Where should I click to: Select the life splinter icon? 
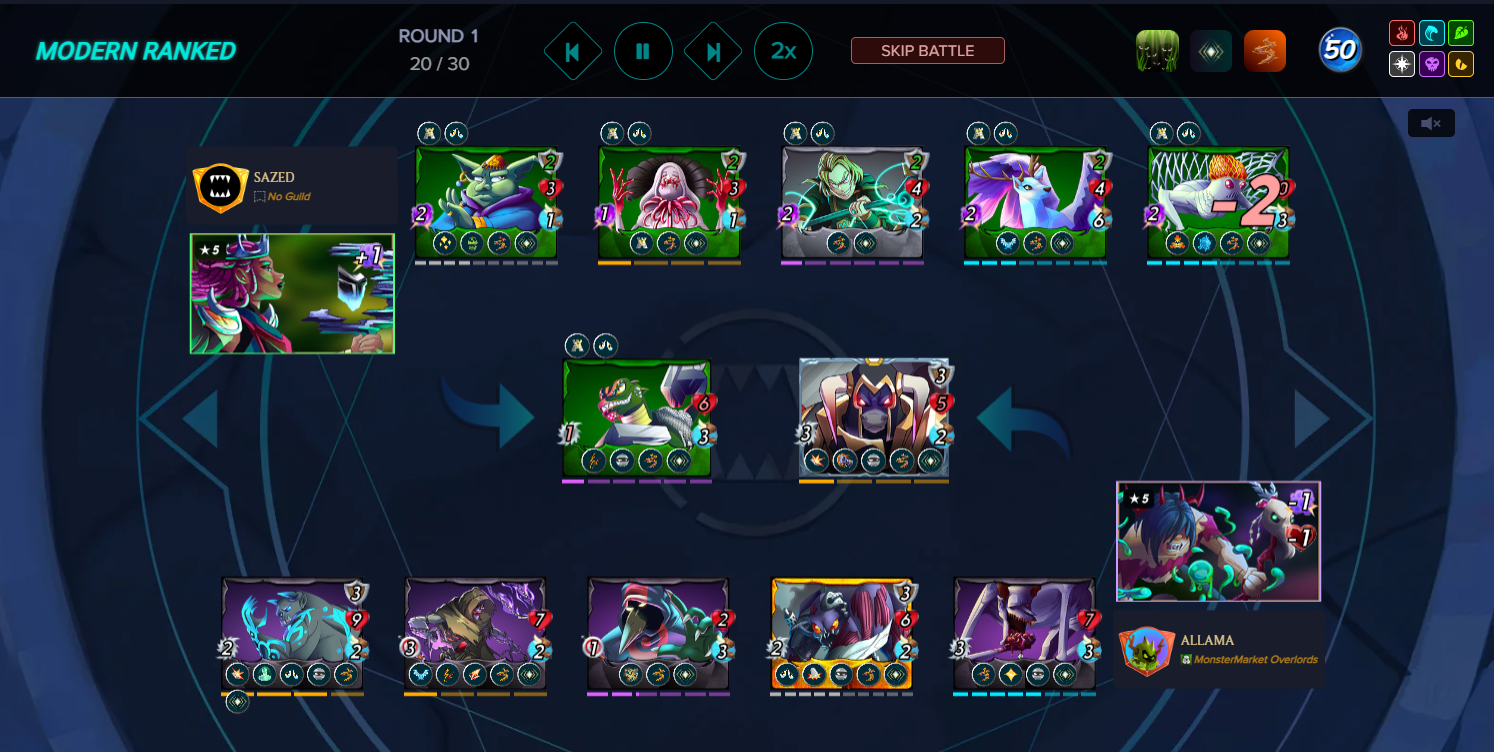tap(1401, 64)
